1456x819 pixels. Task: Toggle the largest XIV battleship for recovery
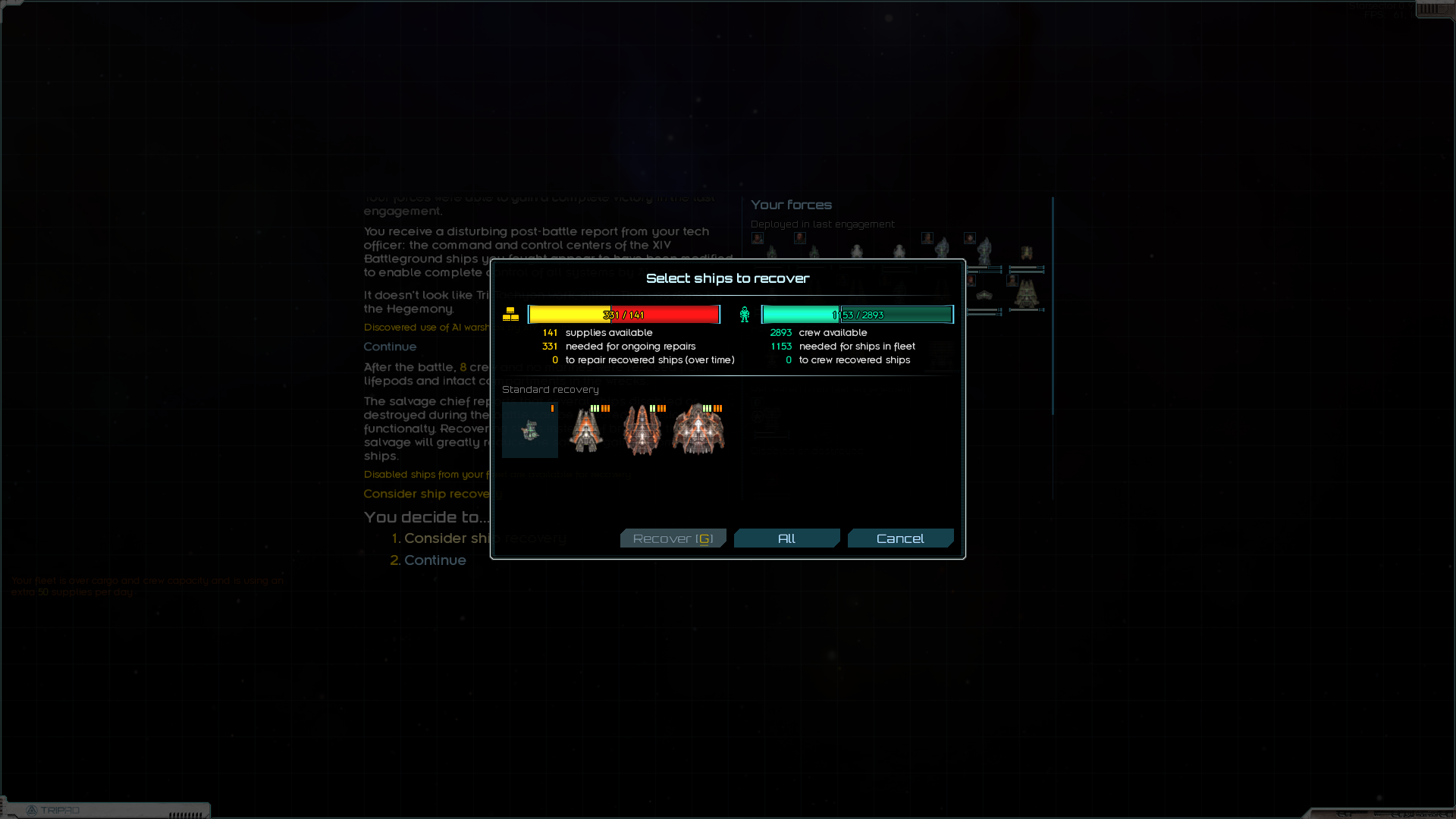(x=698, y=429)
